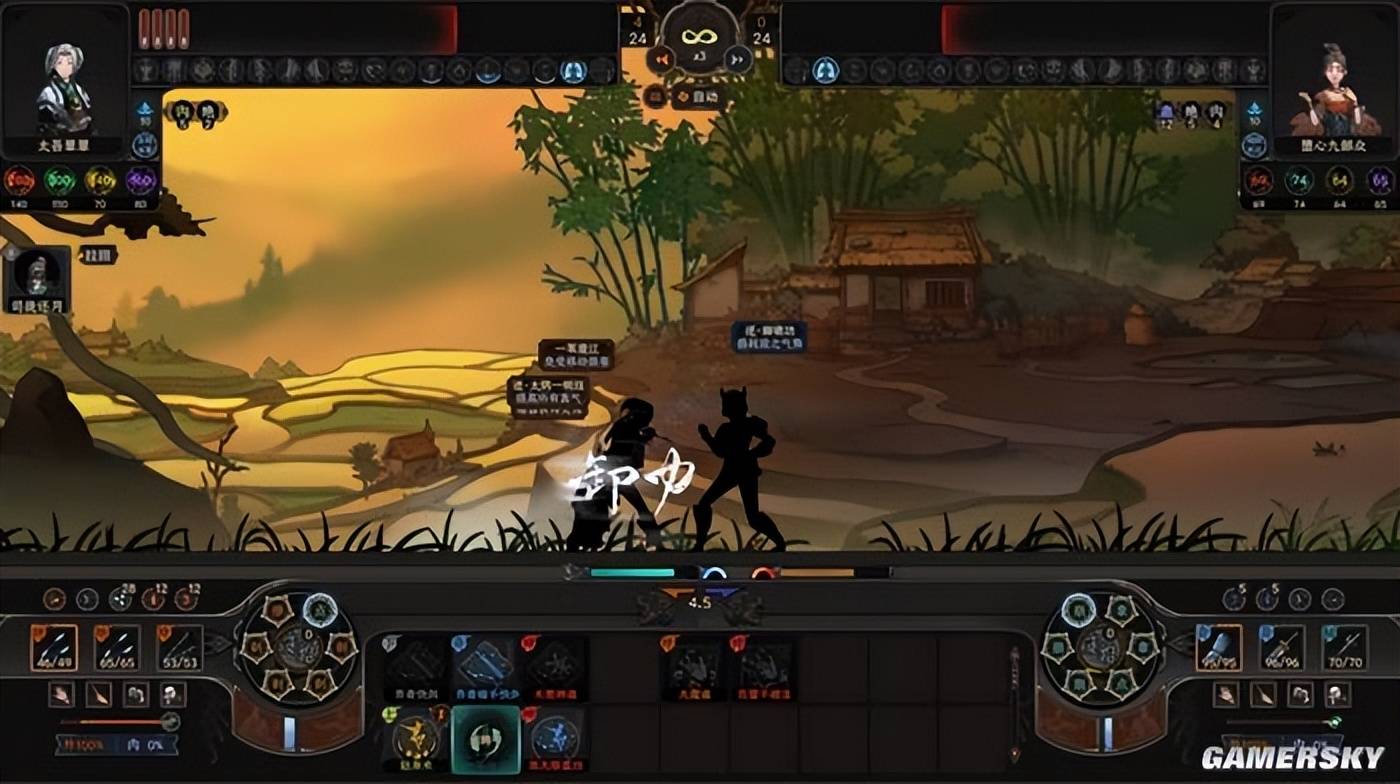Select the teammate portrait on the left edge
This screenshot has width=1400, height=784.
click(38, 275)
